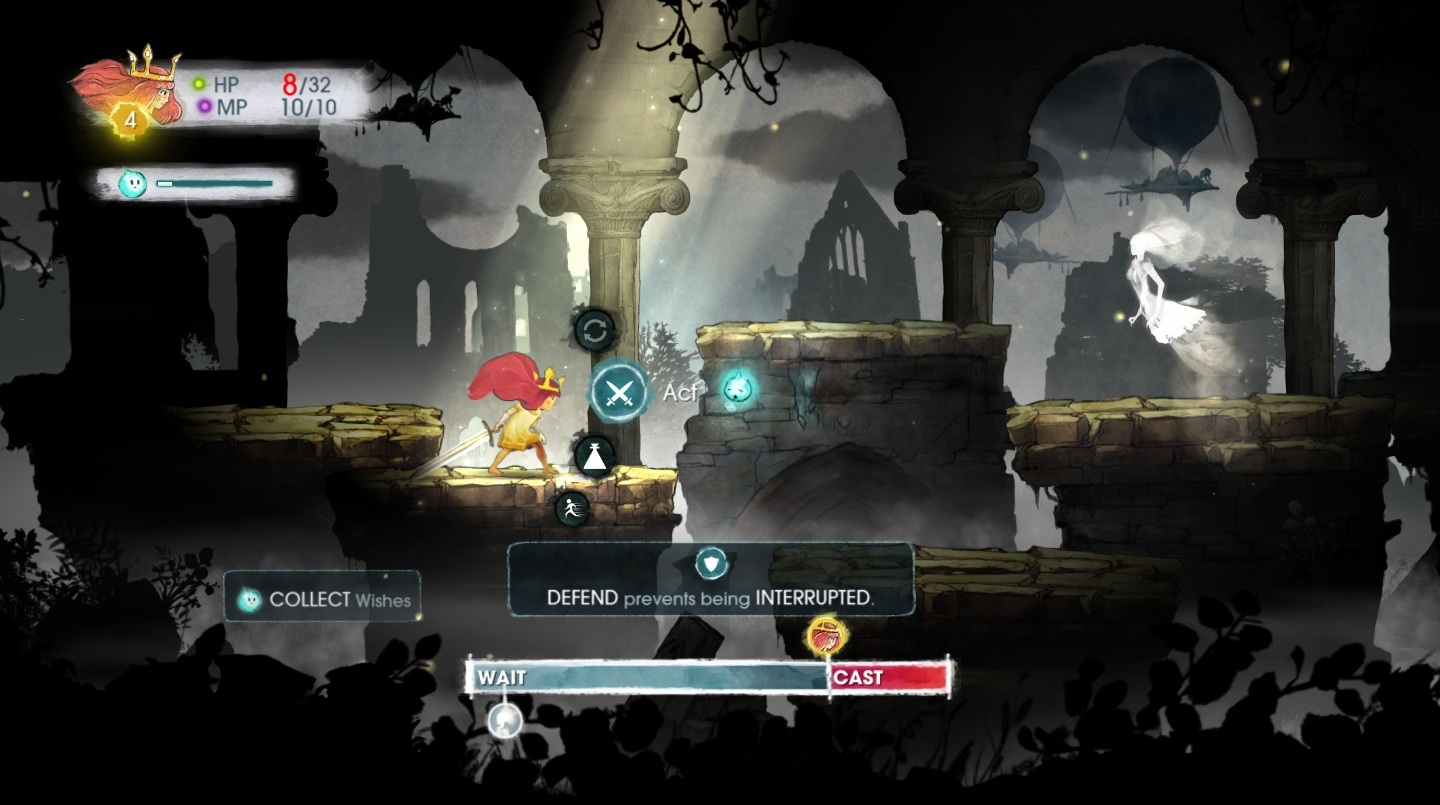Select Aurora's marker on the timeline bar
The width and height of the screenshot is (1440, 805).
pyautogui.click(x=826, y=636)
